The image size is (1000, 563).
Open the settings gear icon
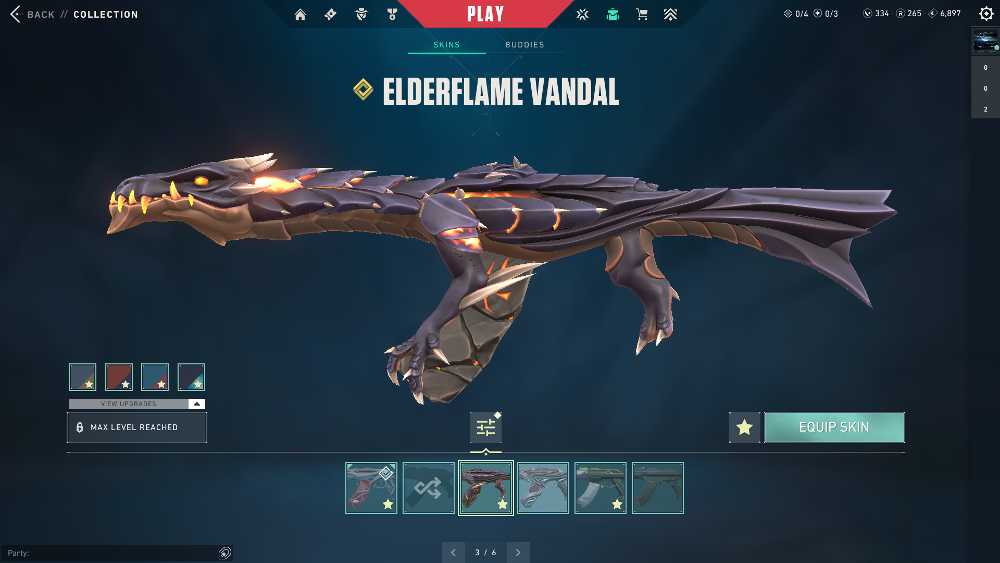[986, 14]
